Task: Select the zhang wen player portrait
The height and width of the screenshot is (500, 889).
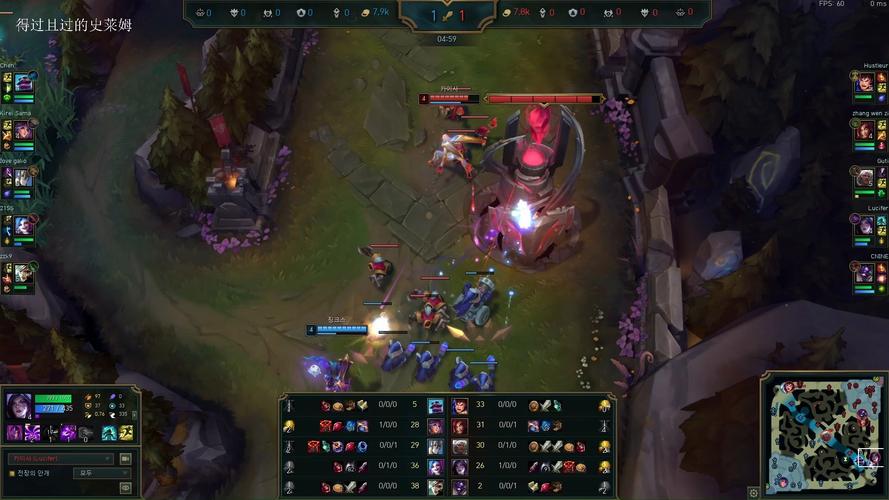Action: [x=865, y=130]
